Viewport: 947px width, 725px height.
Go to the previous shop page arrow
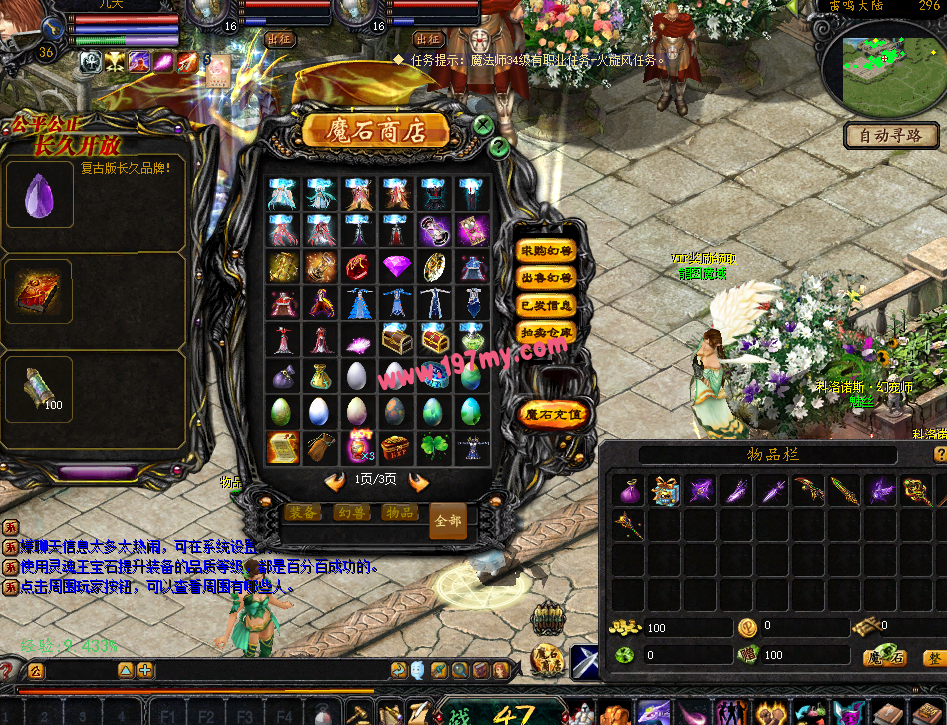pos(335,482)
